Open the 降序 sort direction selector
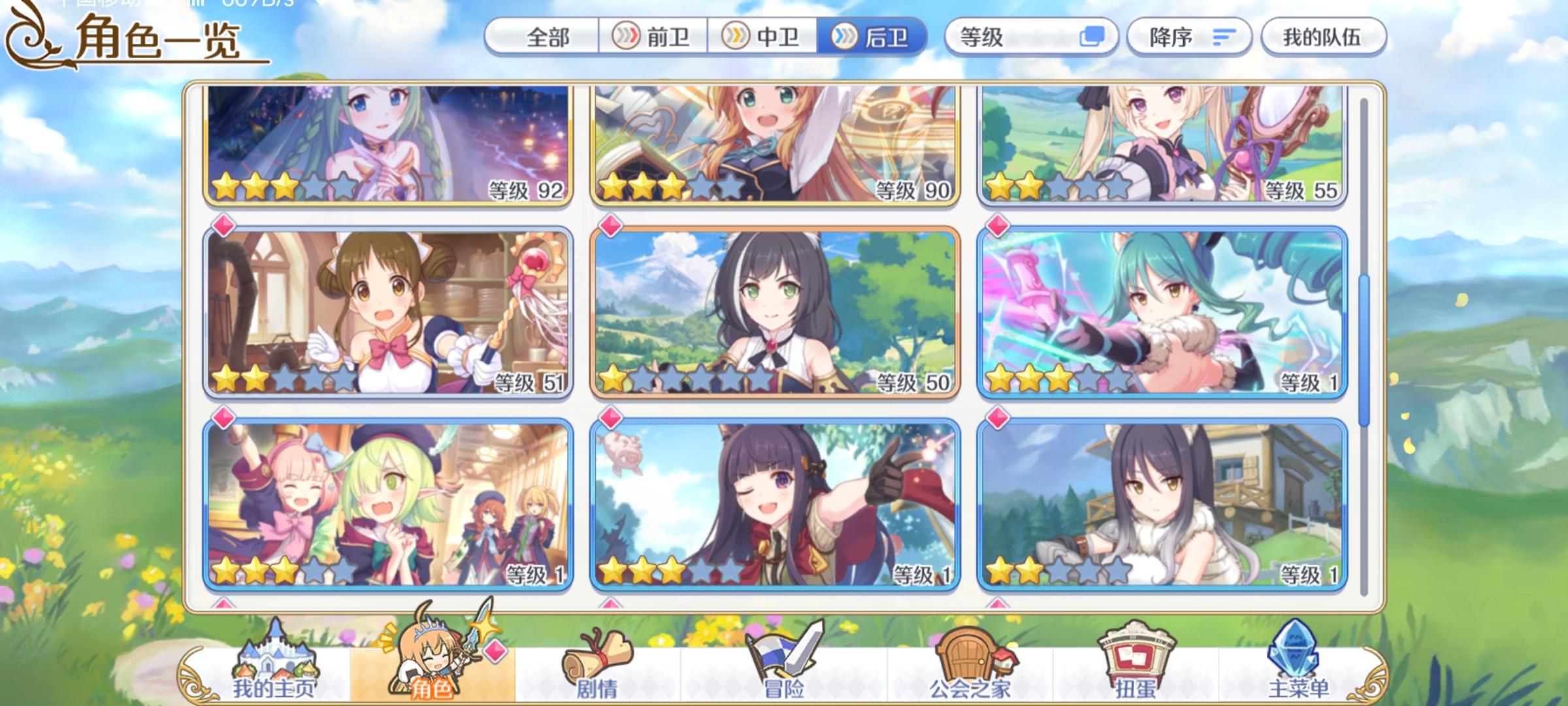This screenshot has width=1568, height=706. 1177,37
